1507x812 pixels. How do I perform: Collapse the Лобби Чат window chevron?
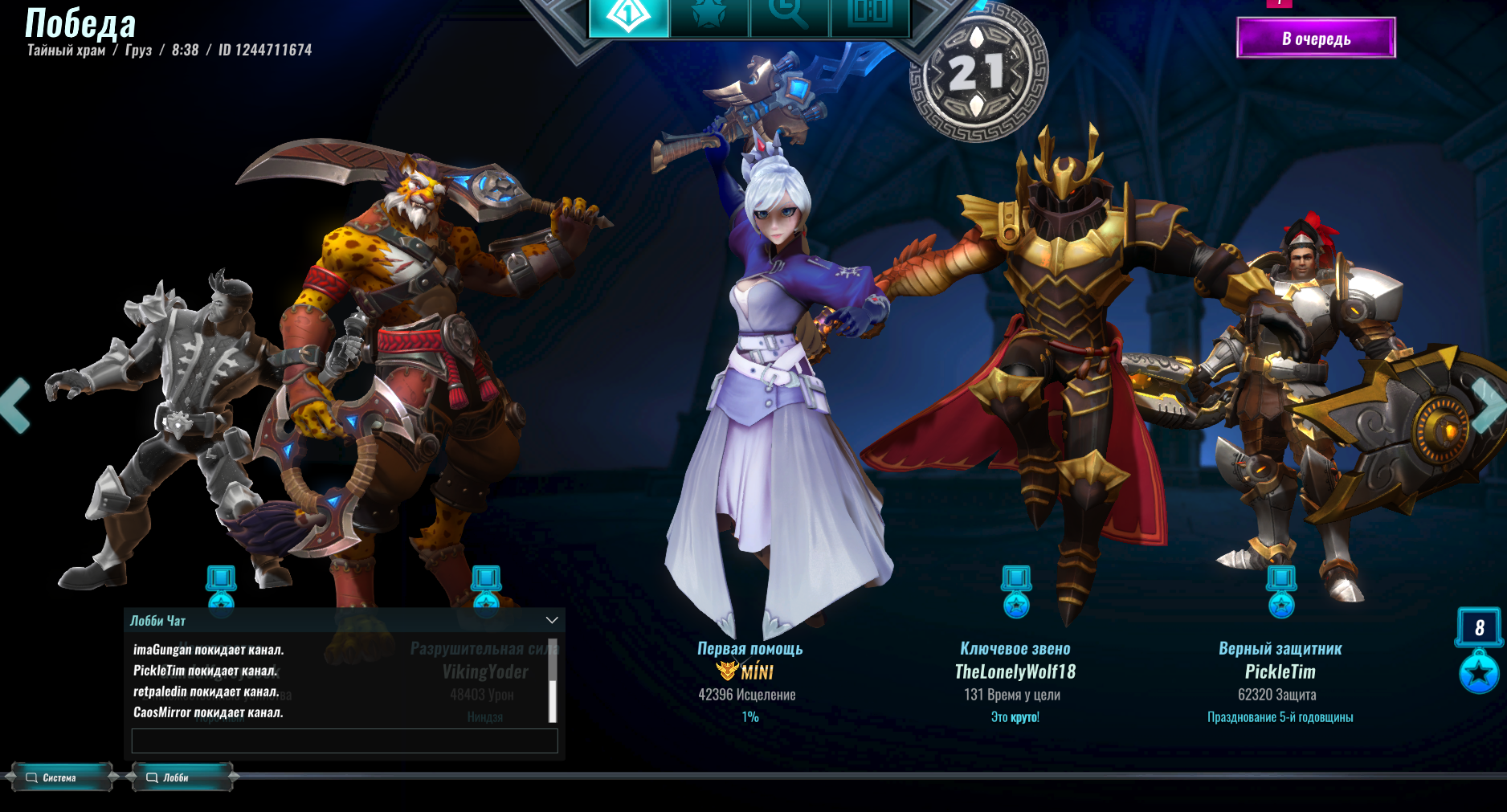pyautogui.click(x=552, y=620)
